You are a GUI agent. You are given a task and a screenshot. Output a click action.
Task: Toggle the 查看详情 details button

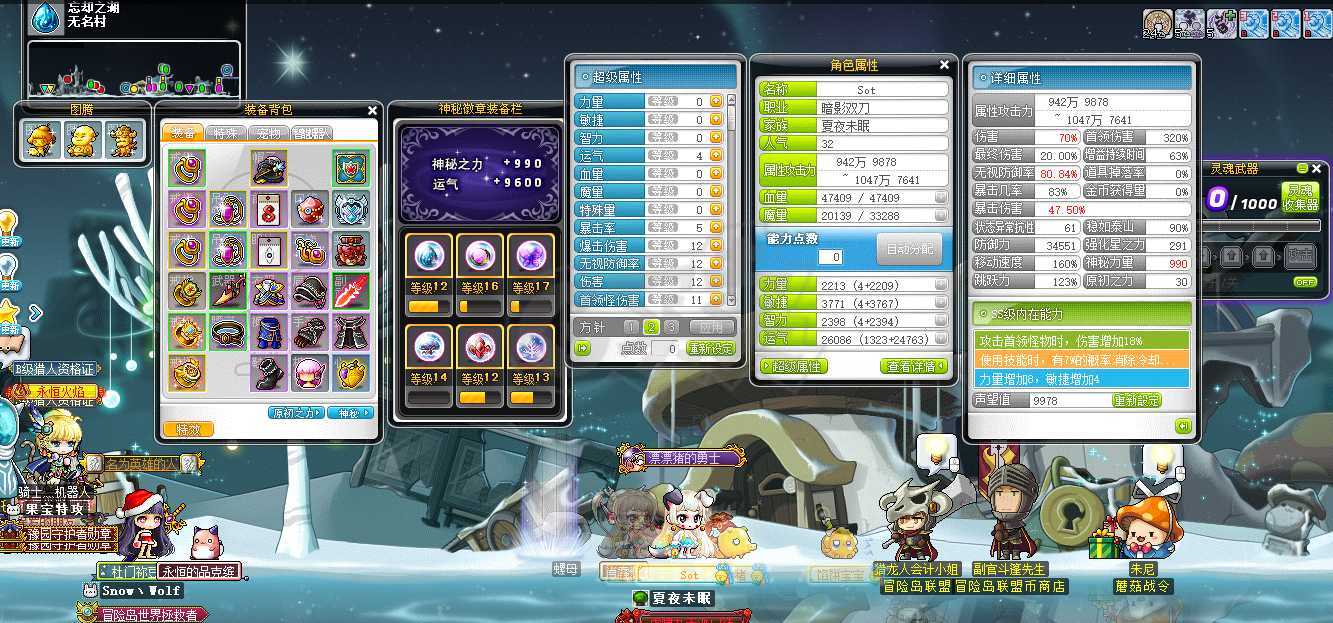(x=914, y=367)
